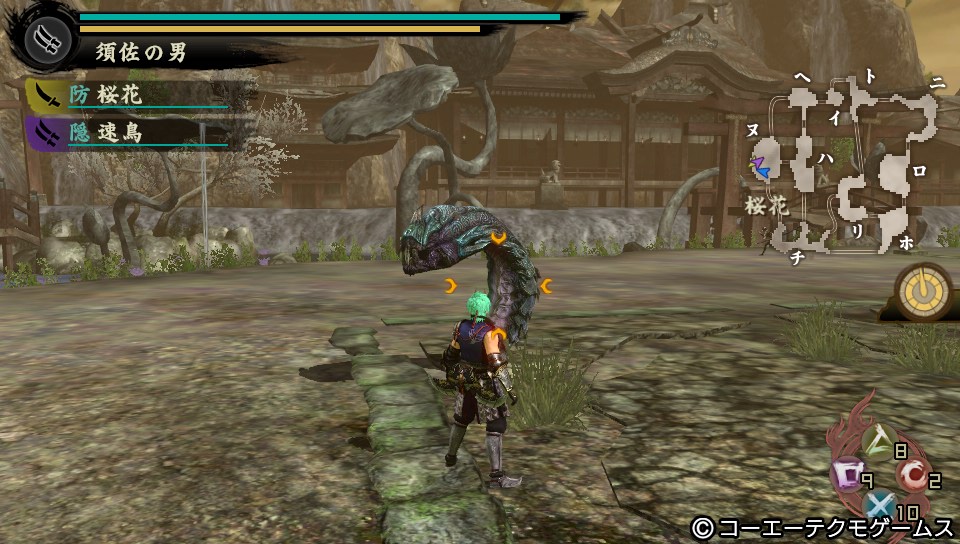The height and width of the screenshot is (544, 960).
Task: Click the 桜花 ally label on the minimap
Action: click(x=766, y=207)
